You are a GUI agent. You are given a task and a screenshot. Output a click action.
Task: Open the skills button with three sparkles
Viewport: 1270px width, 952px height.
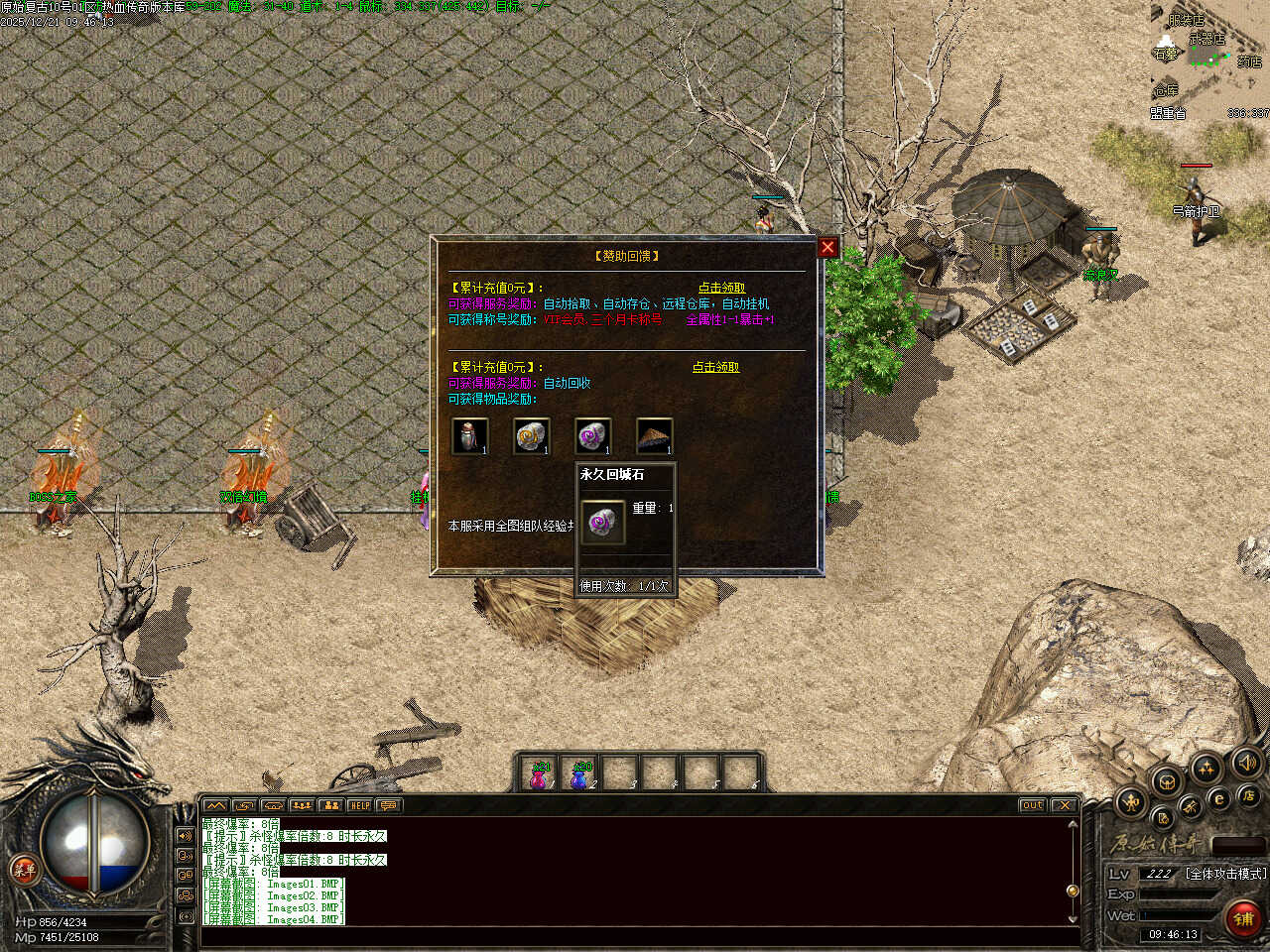[1206, 768]
